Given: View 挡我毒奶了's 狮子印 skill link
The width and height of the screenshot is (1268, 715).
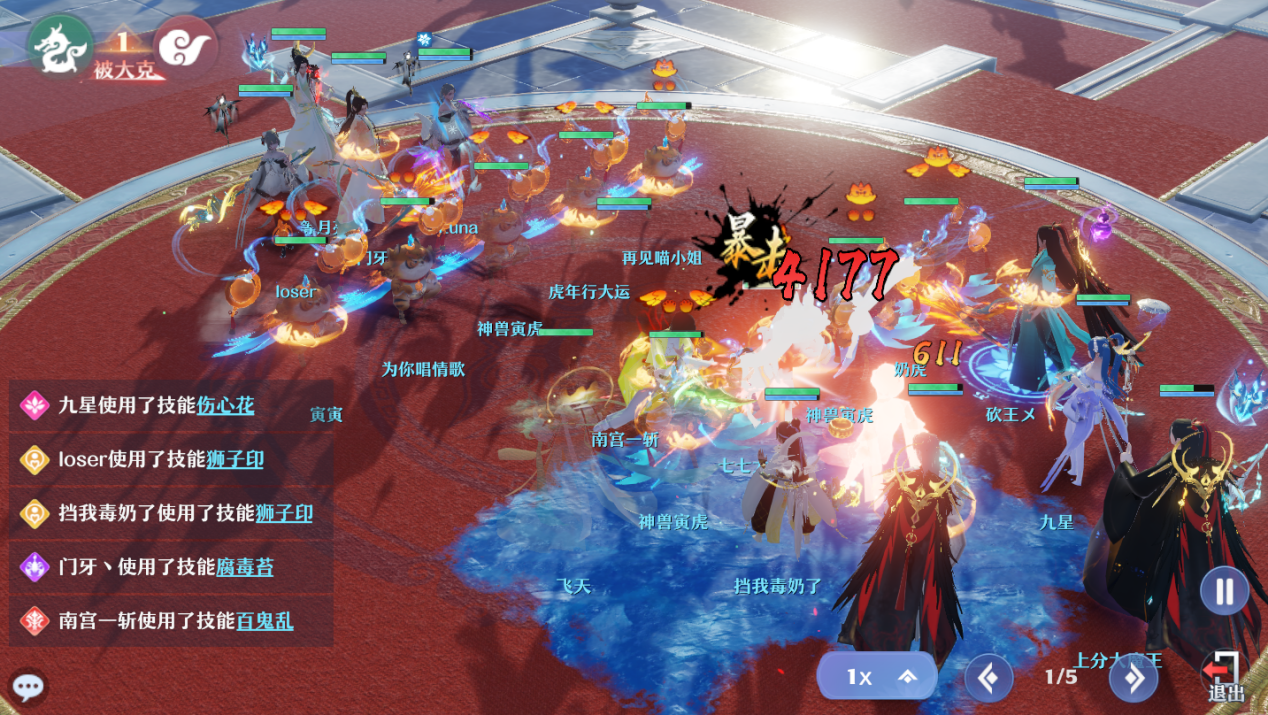Looking at the screenshot, I should (284, 513).
